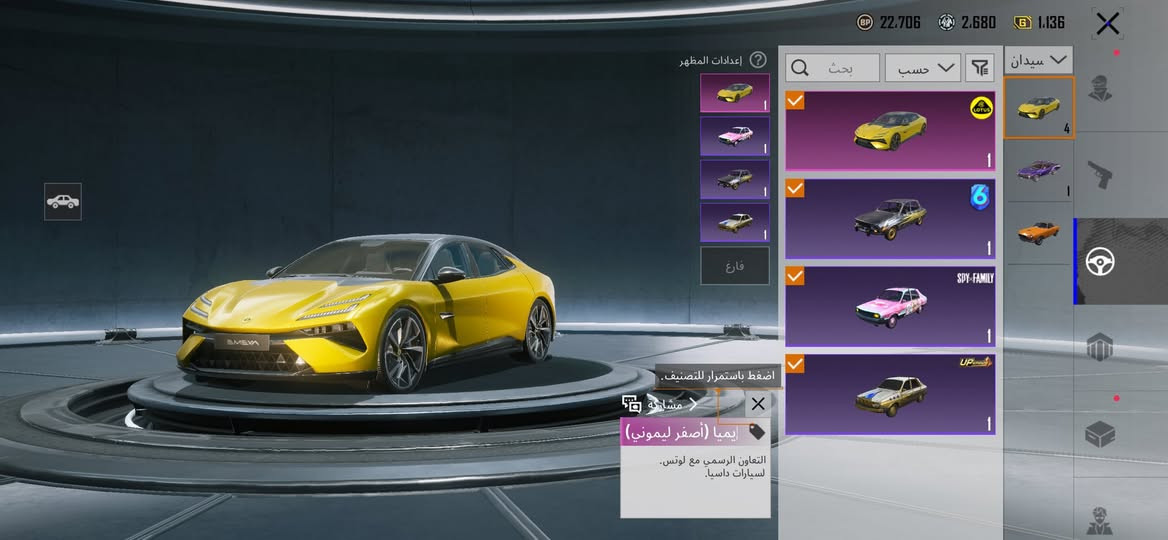Pick the gold UP car skin card
The image size is (1168, 540).
[x=890, y=394]
